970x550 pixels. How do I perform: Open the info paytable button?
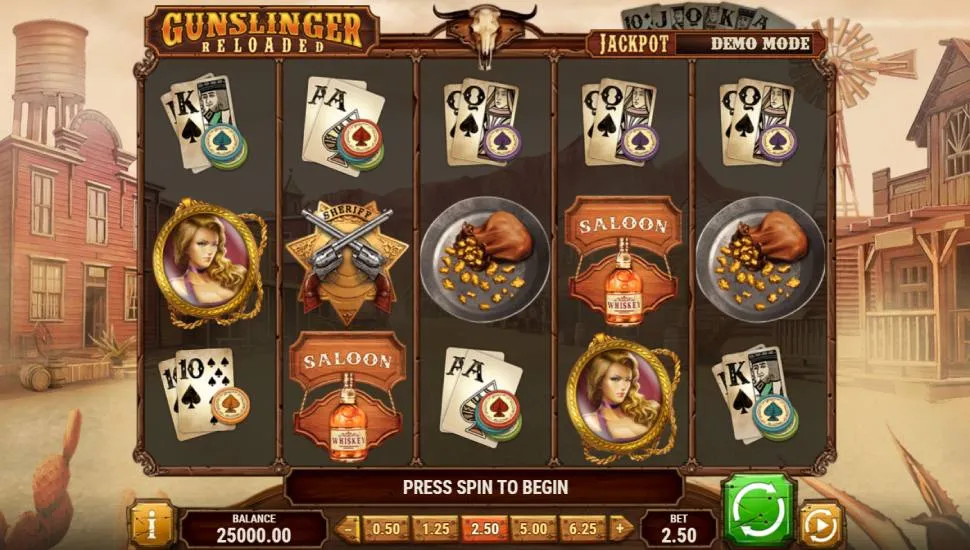[152, 525]
